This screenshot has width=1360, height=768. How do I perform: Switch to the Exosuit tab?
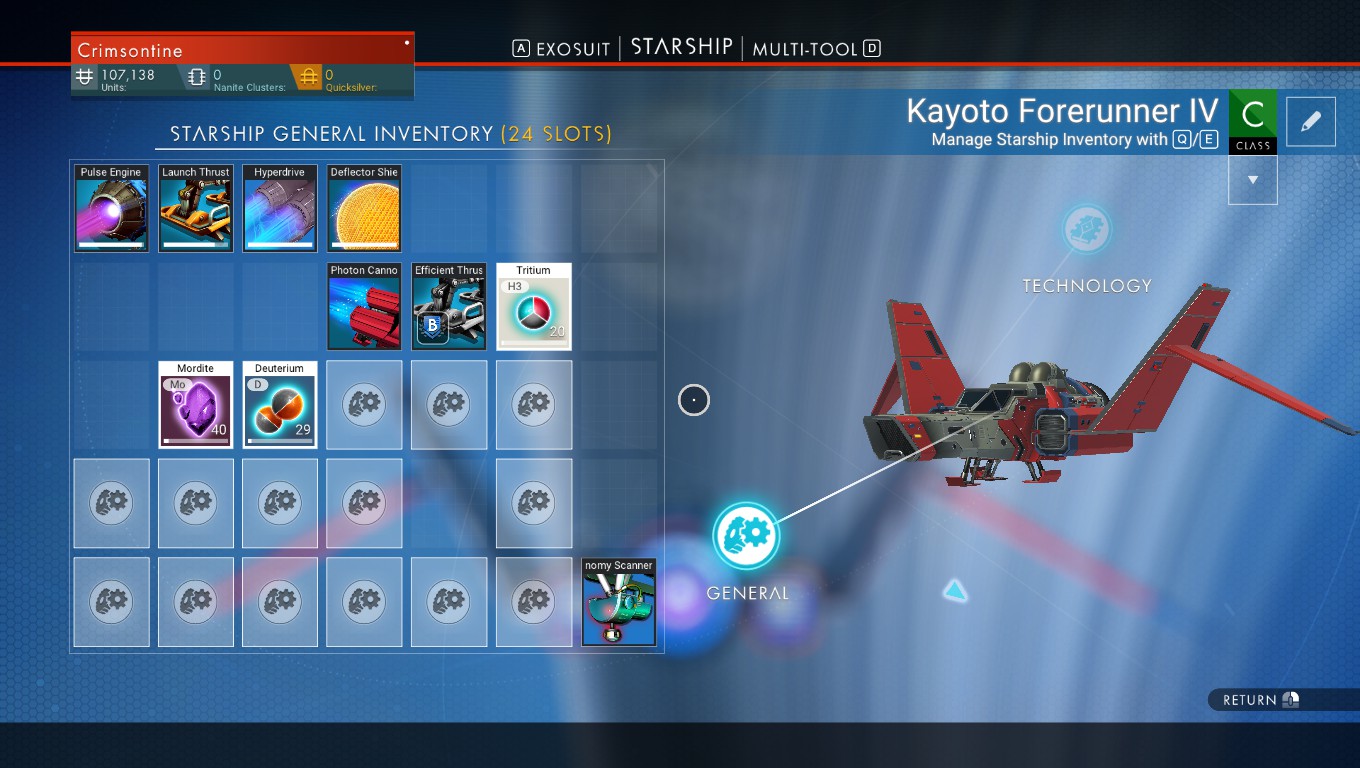coord(572,49)
